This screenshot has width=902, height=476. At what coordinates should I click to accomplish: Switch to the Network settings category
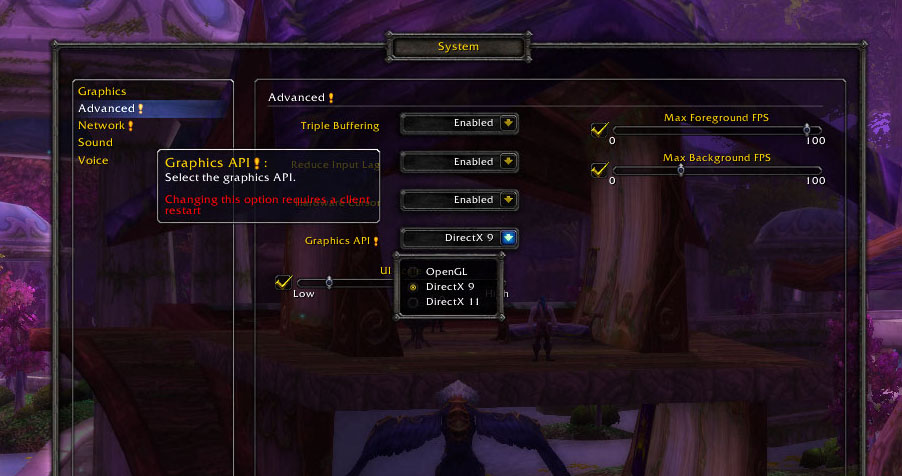tap(102, 125)
